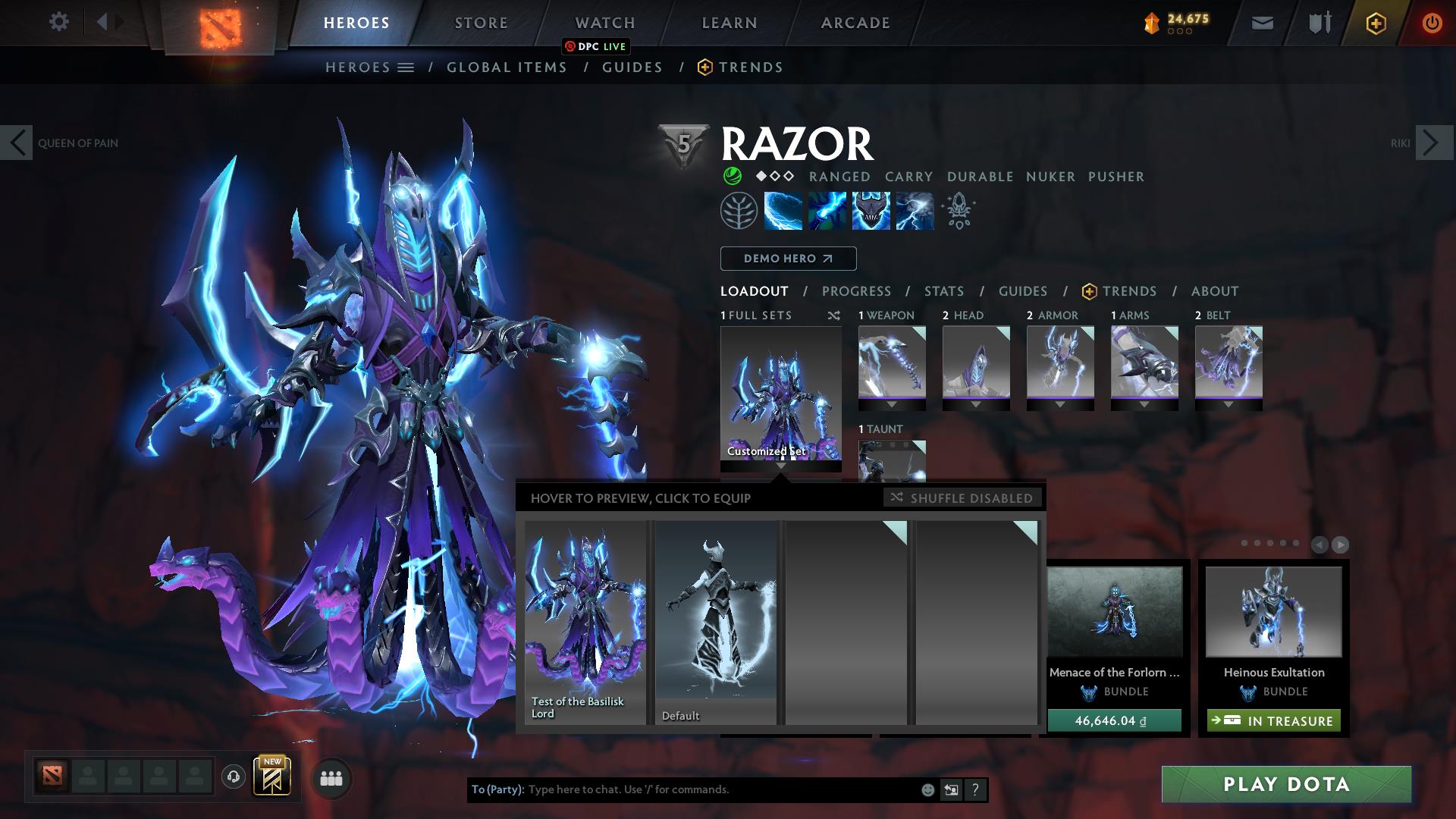Toggle the DPC LIVE indicator
The width and height of the screenshot is (1456, 819).
point(596,46)
